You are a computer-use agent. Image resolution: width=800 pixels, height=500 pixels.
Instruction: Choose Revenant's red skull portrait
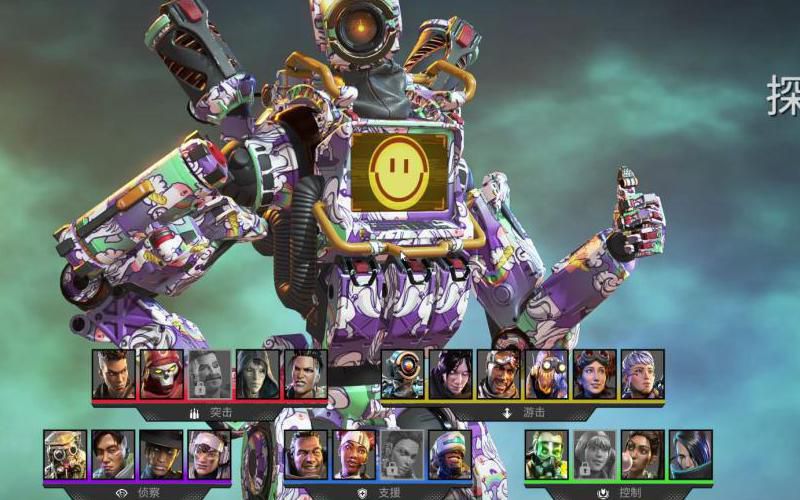tap(162, 375)
